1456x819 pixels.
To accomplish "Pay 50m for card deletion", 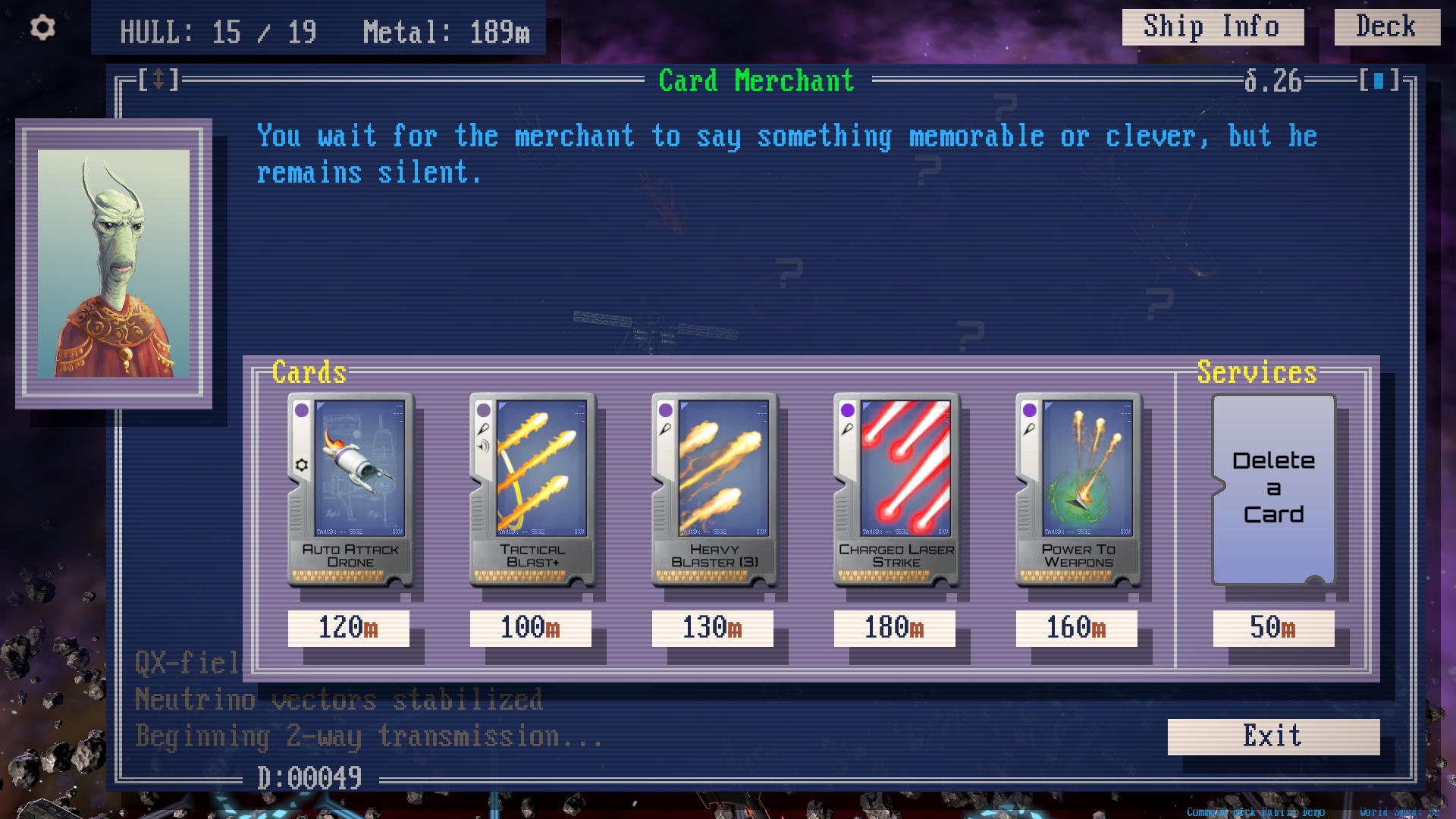I will point(1273,628).
